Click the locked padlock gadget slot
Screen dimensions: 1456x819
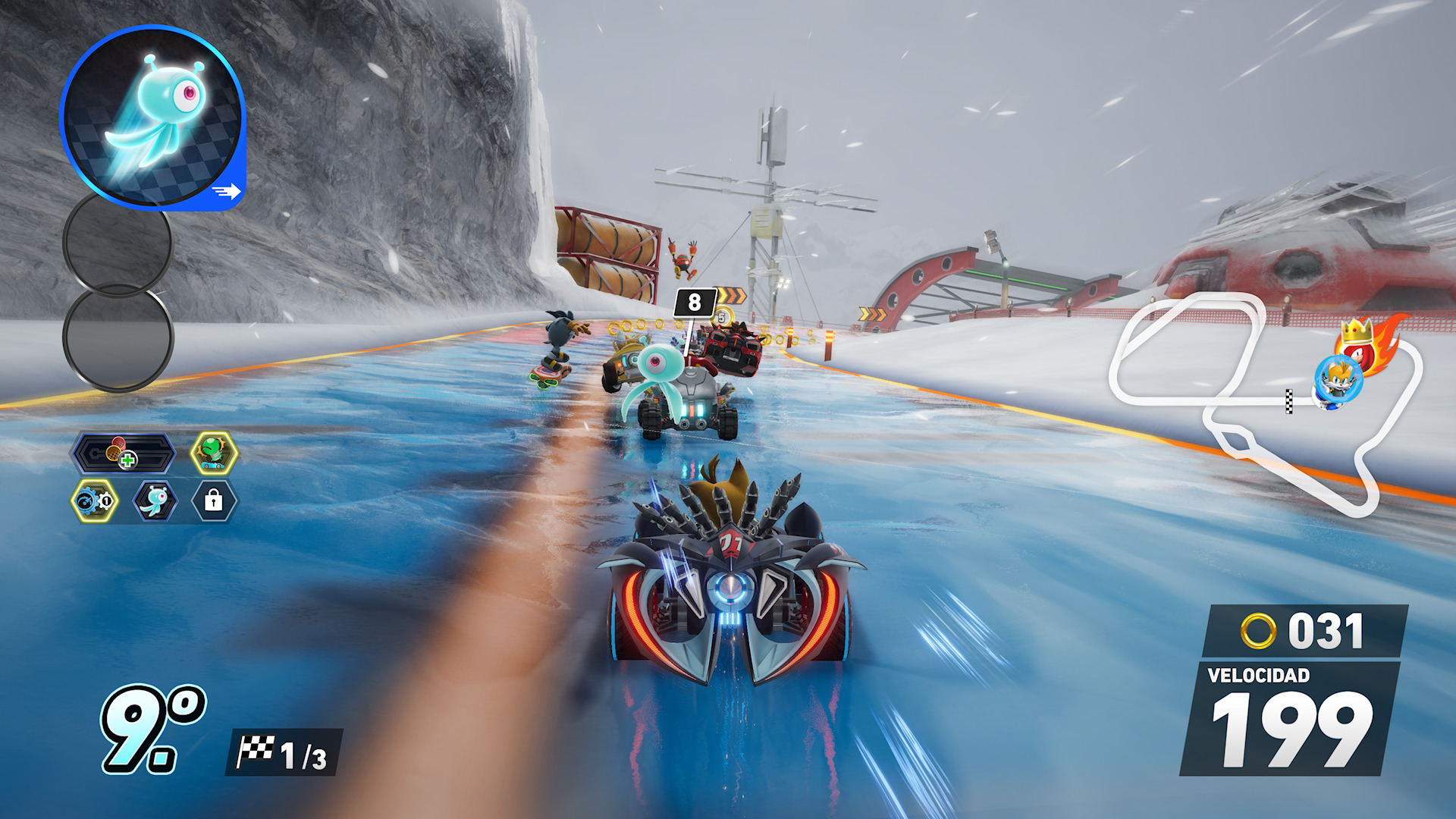[214, 501]
